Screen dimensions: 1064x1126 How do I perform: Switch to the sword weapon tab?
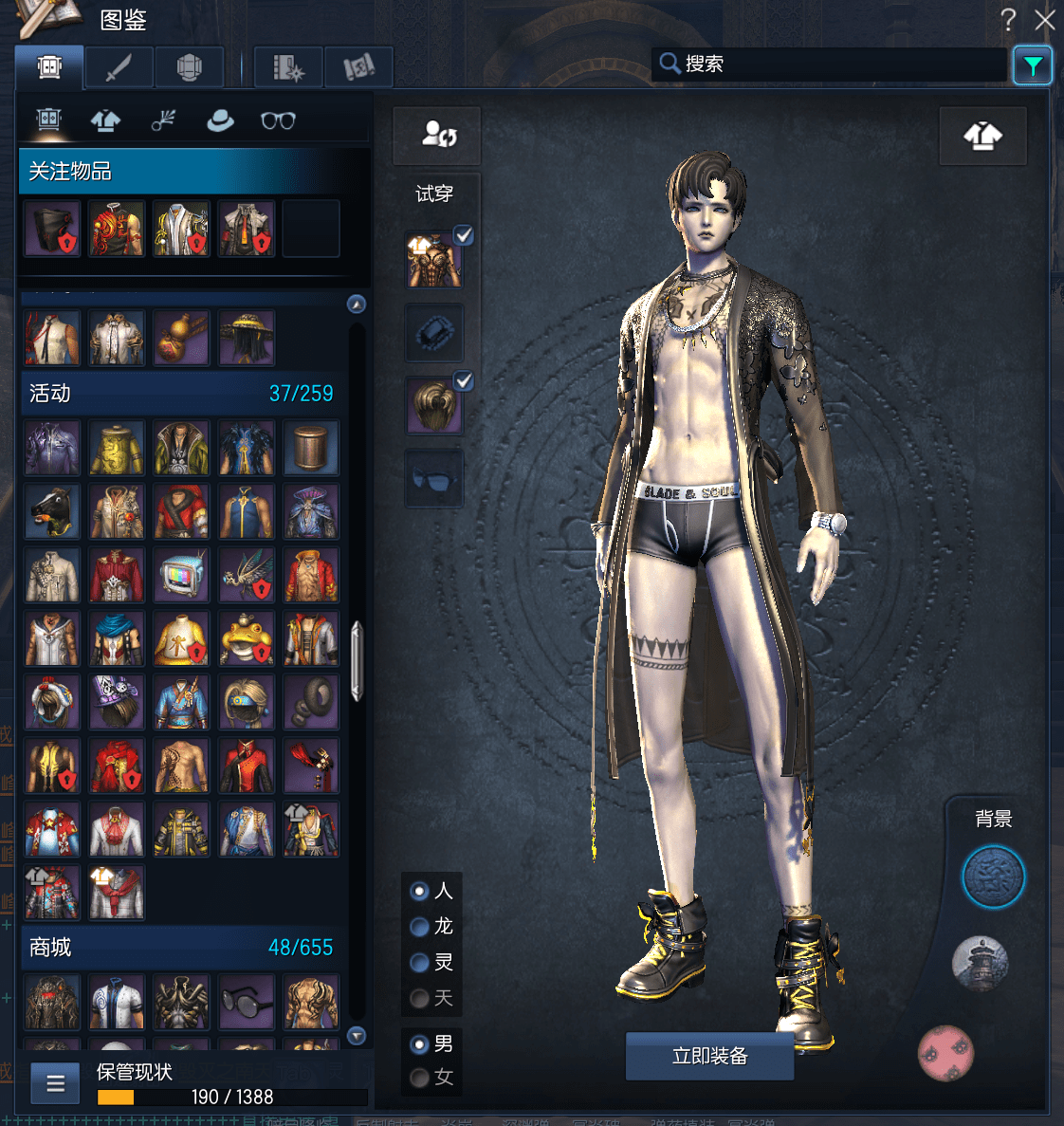pos(119,67)
